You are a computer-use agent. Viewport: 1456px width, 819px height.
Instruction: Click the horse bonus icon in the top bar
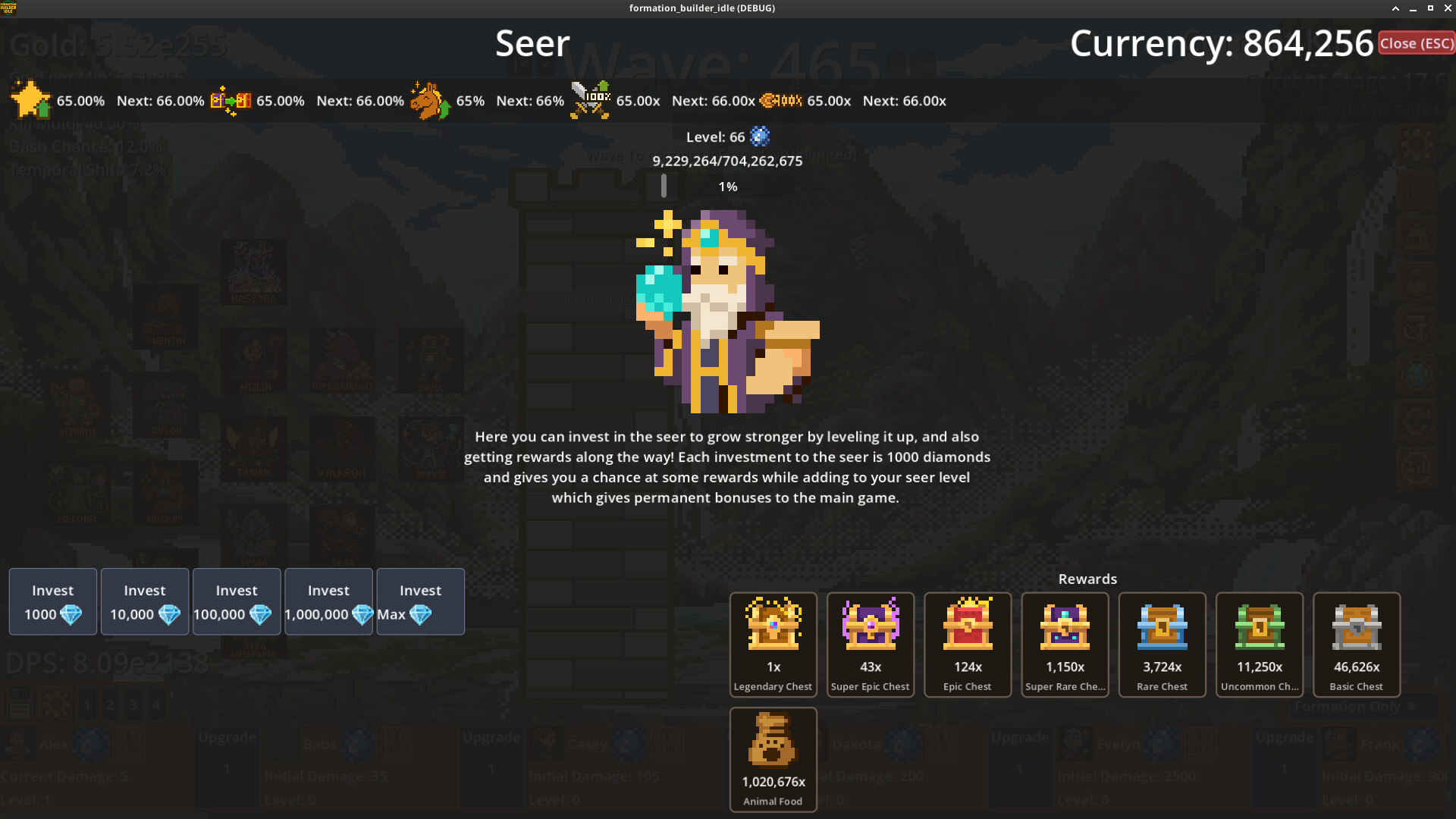[x=431, y=100]
